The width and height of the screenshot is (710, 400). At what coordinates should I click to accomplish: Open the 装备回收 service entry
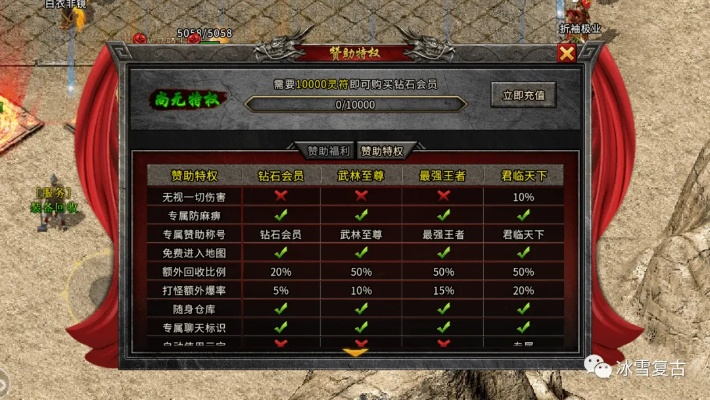[x=53, y=207]
